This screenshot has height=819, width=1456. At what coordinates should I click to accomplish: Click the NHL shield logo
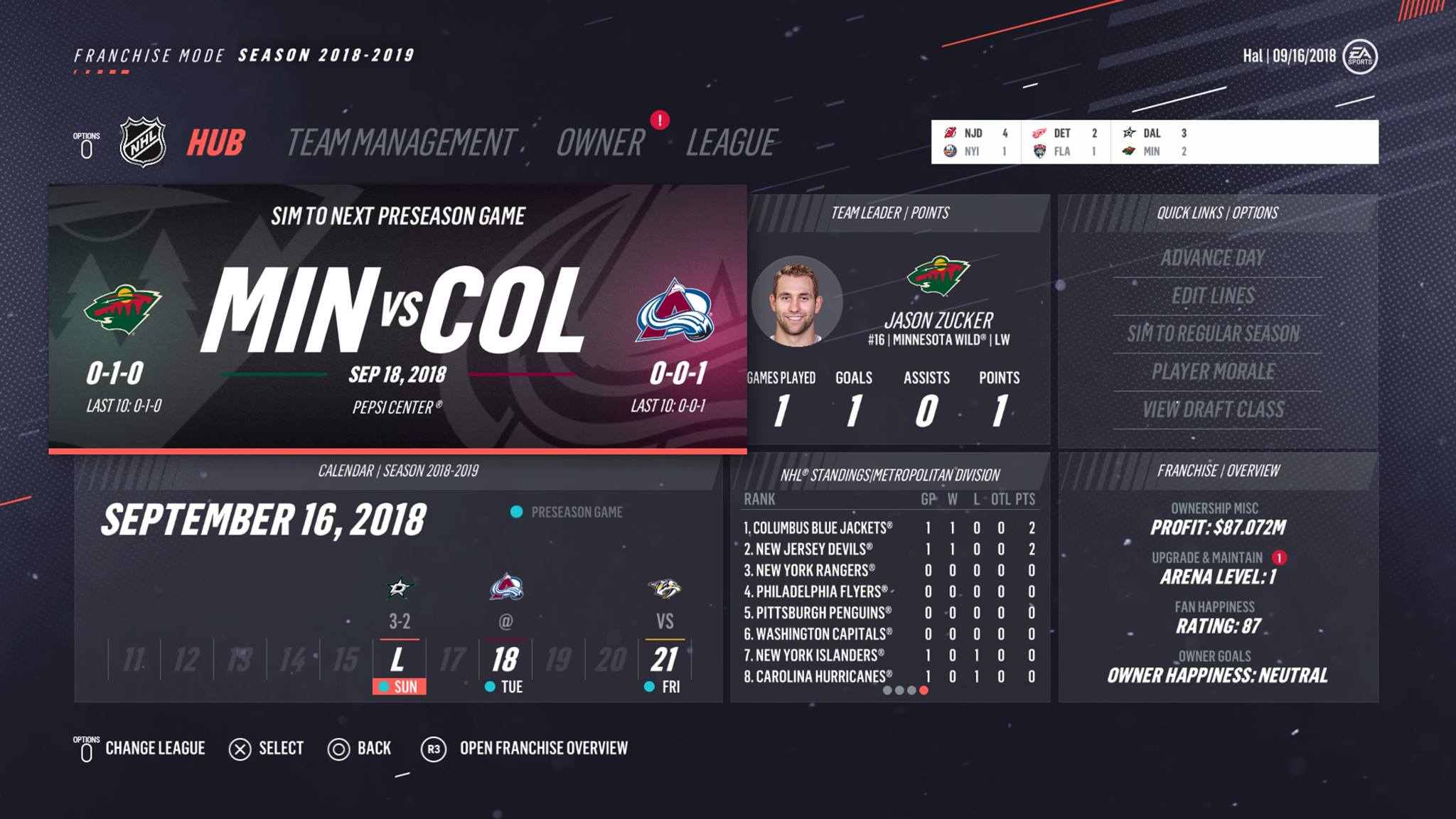click(143, 142)
